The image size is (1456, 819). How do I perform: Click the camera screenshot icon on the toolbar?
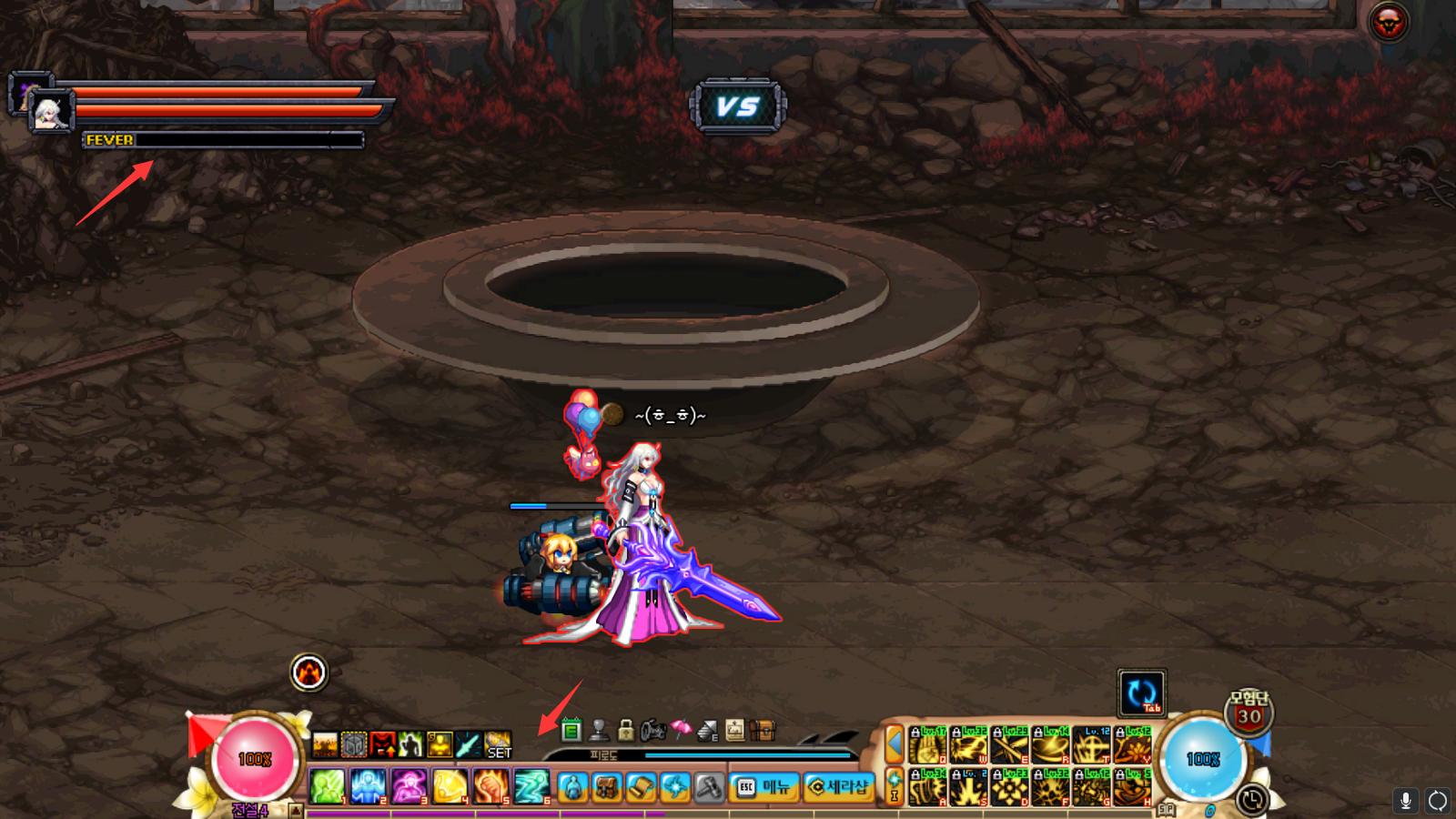pyautogui.click(x=653, y=731)
